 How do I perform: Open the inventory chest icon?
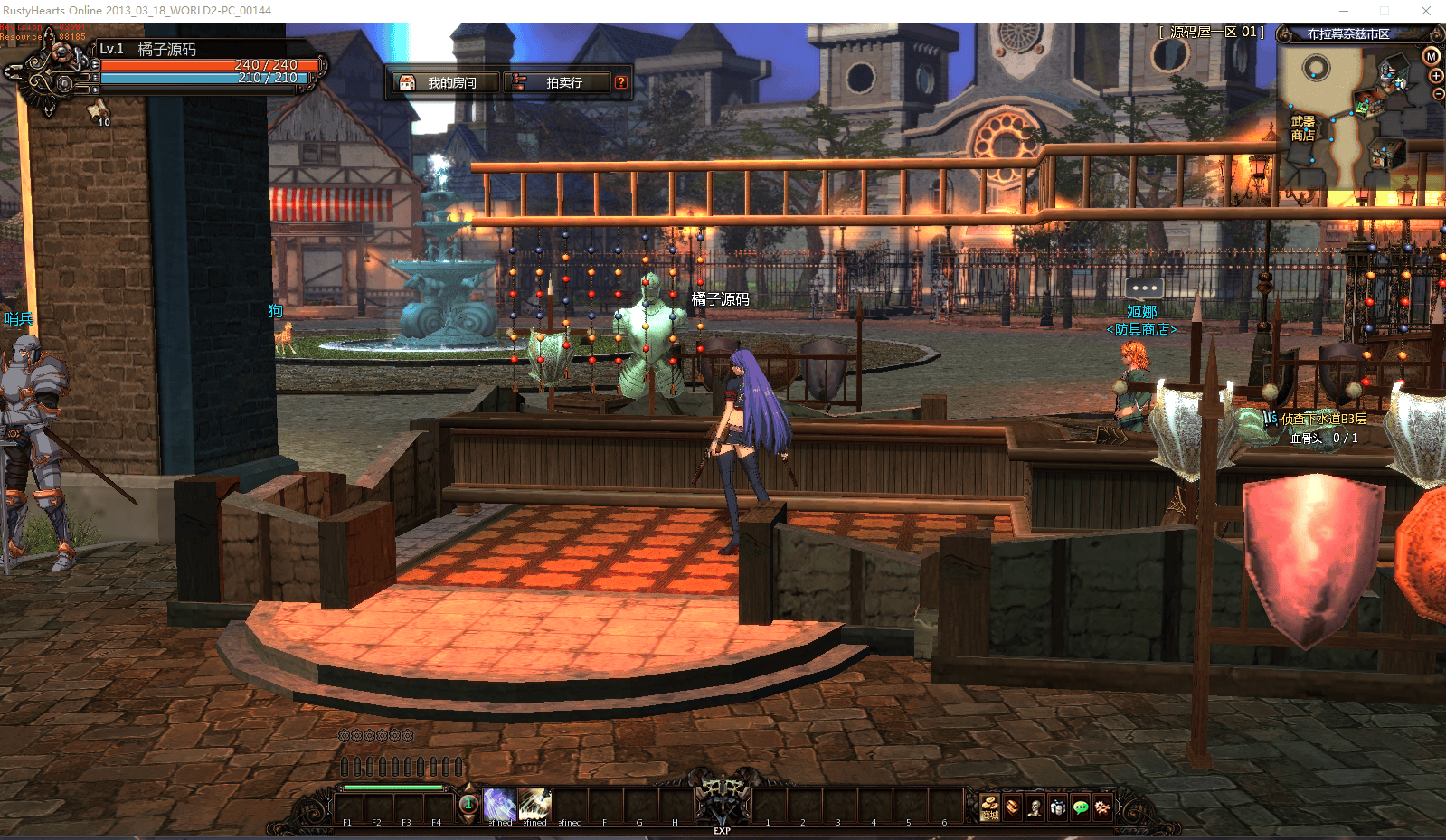tap(1013, 807)
